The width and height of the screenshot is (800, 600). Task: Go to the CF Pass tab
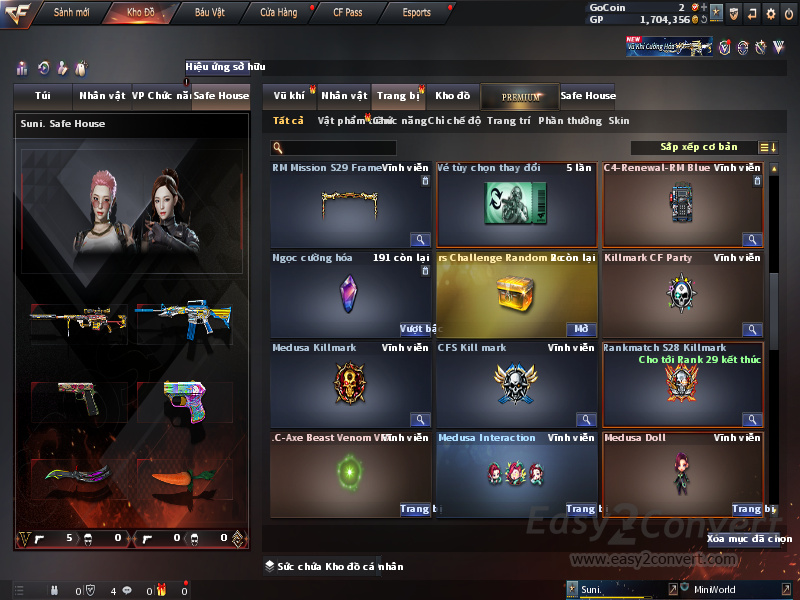347,12
